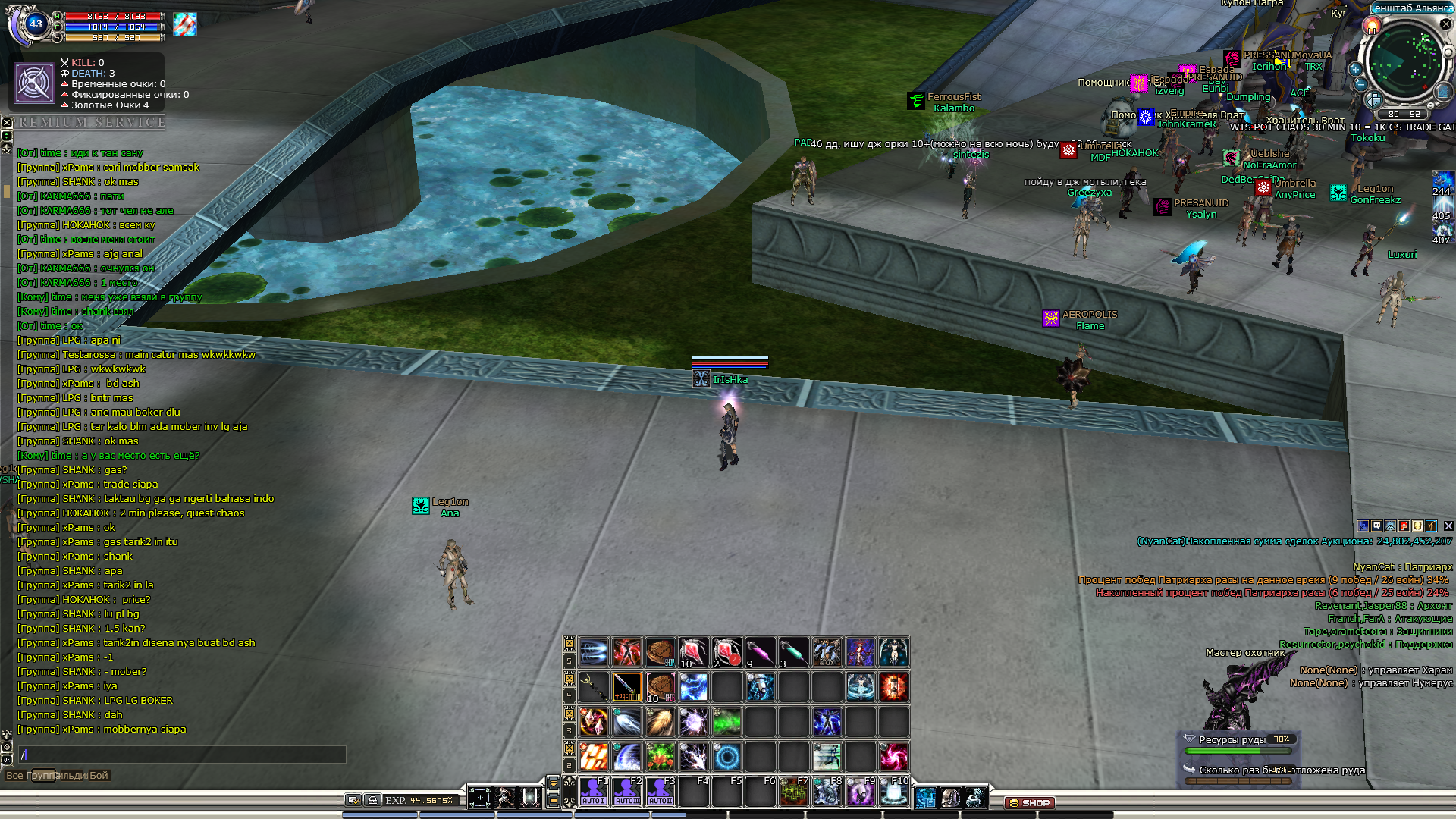Select the black staff weapon slot

[594, 687]
